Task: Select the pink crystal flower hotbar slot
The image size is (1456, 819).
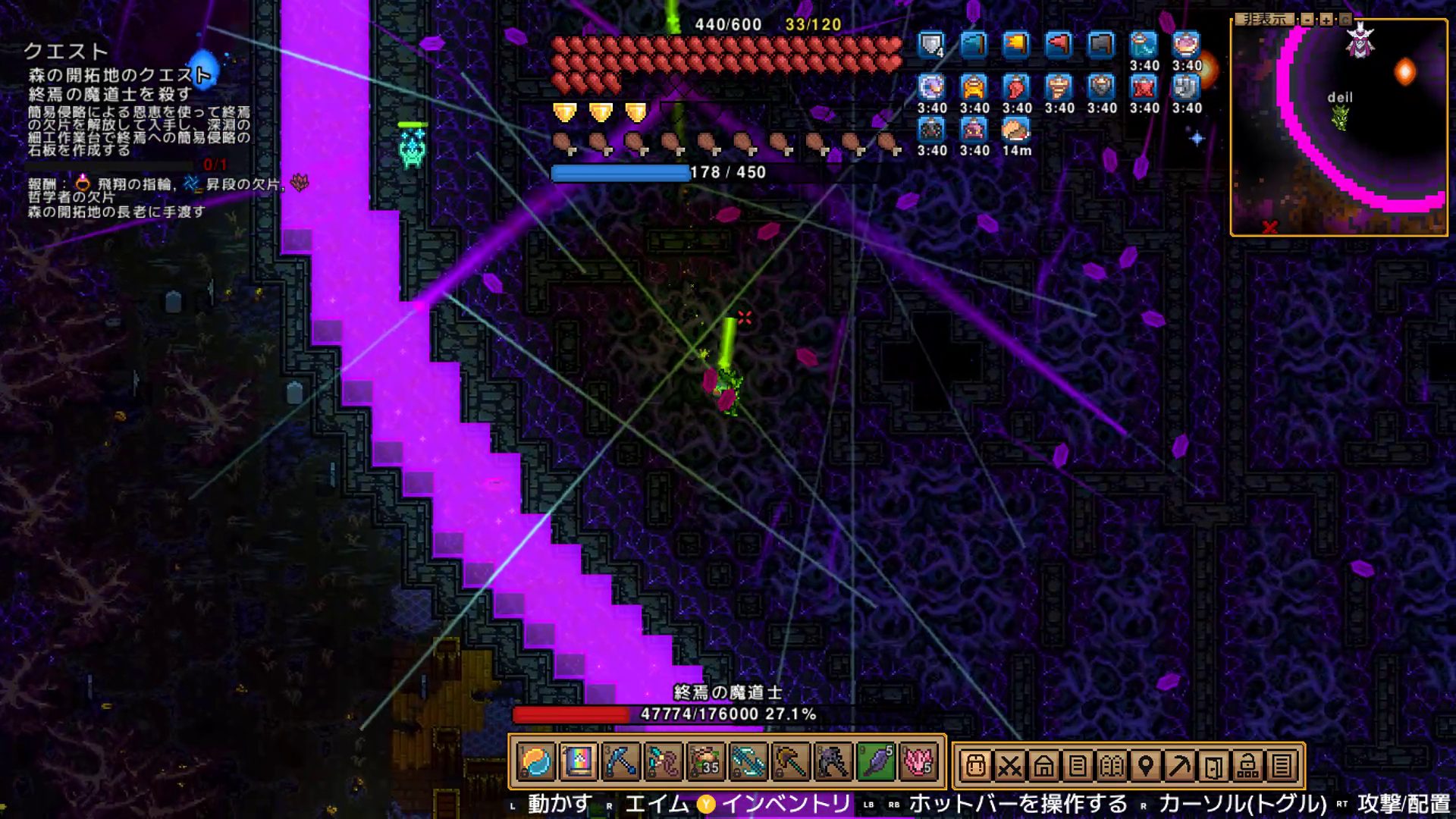Action: pyautogui.click(x=918, y=762)
